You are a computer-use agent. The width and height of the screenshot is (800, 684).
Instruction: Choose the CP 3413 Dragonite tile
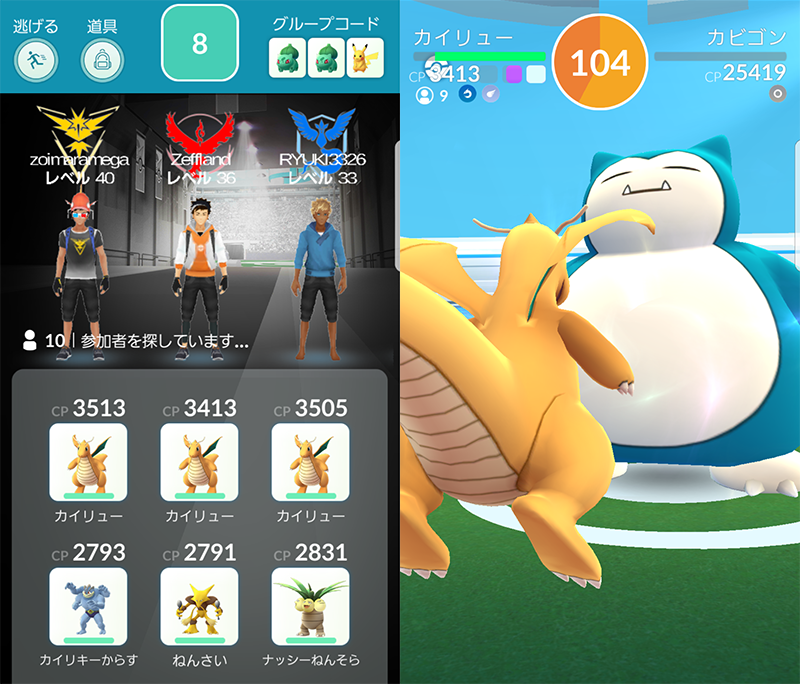click(x=199, y=462)
